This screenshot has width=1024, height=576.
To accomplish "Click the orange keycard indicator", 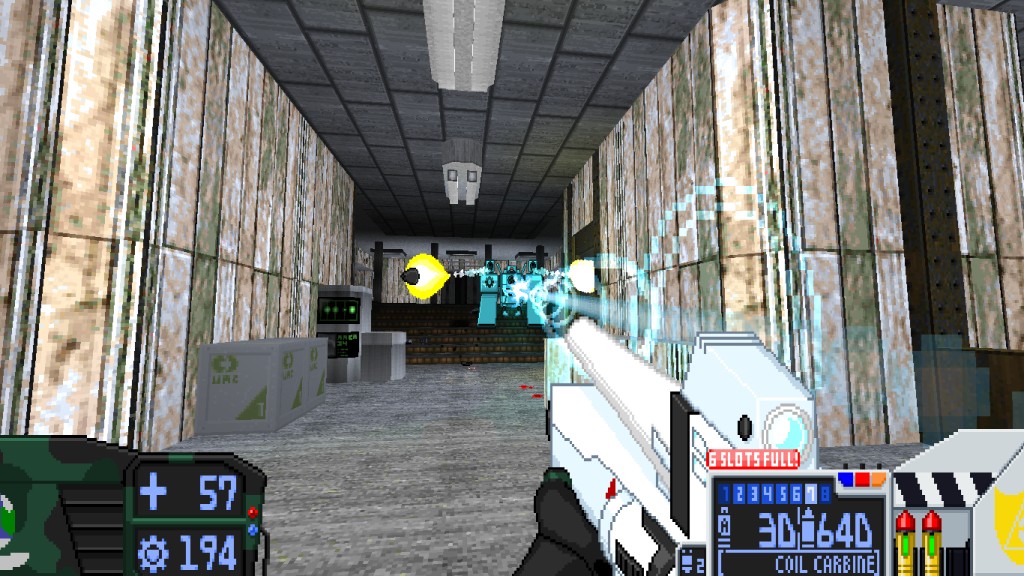I will click(x=877, y=480).
